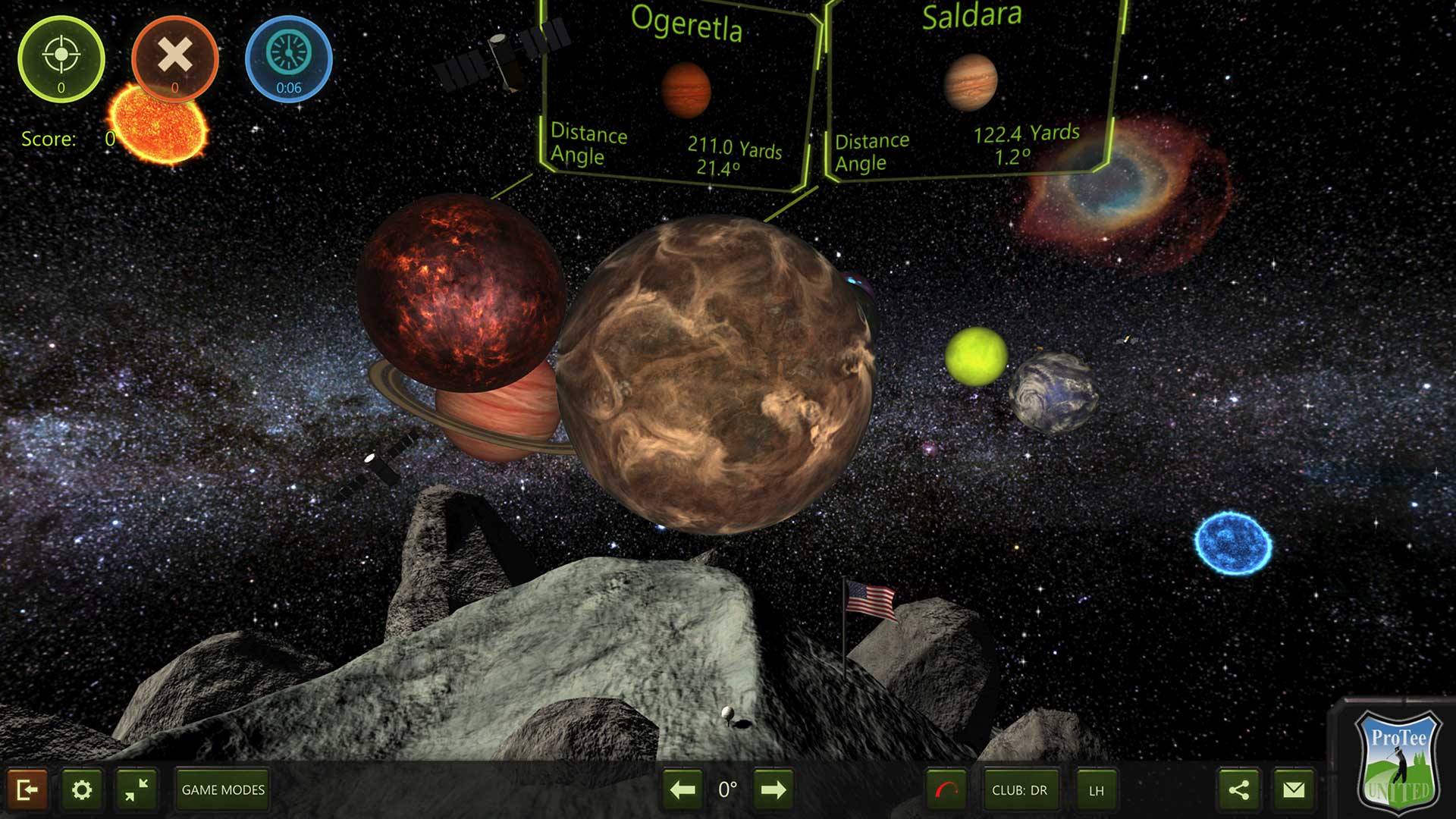Toggle the LH handedness button
The image size is (1456, 819).
pos(1097,790)
